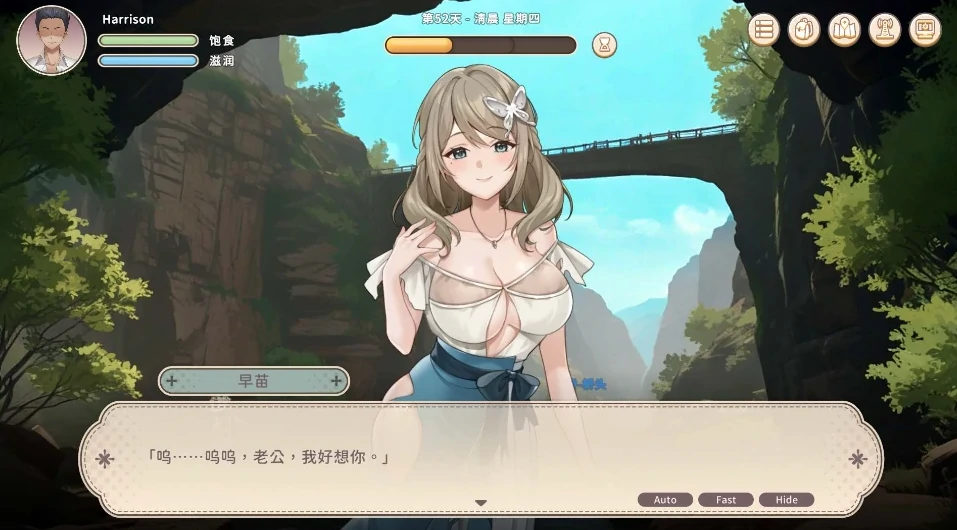Click Harrison's character portrait

pyautogui.click(x=51, y=40)
